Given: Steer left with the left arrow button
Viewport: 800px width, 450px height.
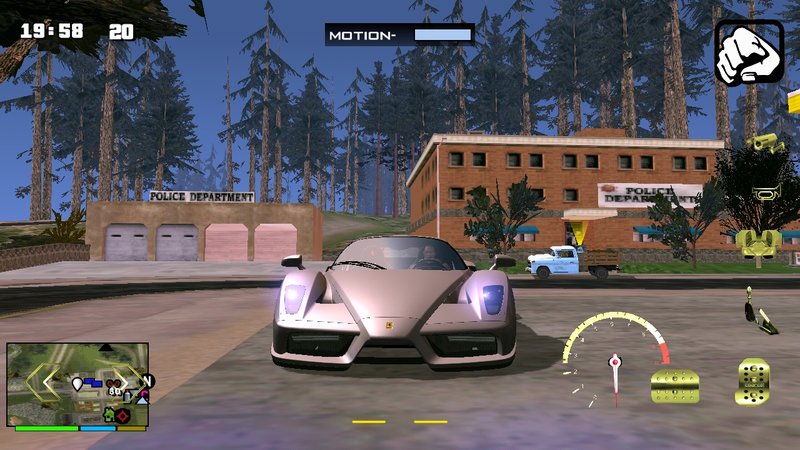Looking at the screenshot, I should [x=42, y=383].
